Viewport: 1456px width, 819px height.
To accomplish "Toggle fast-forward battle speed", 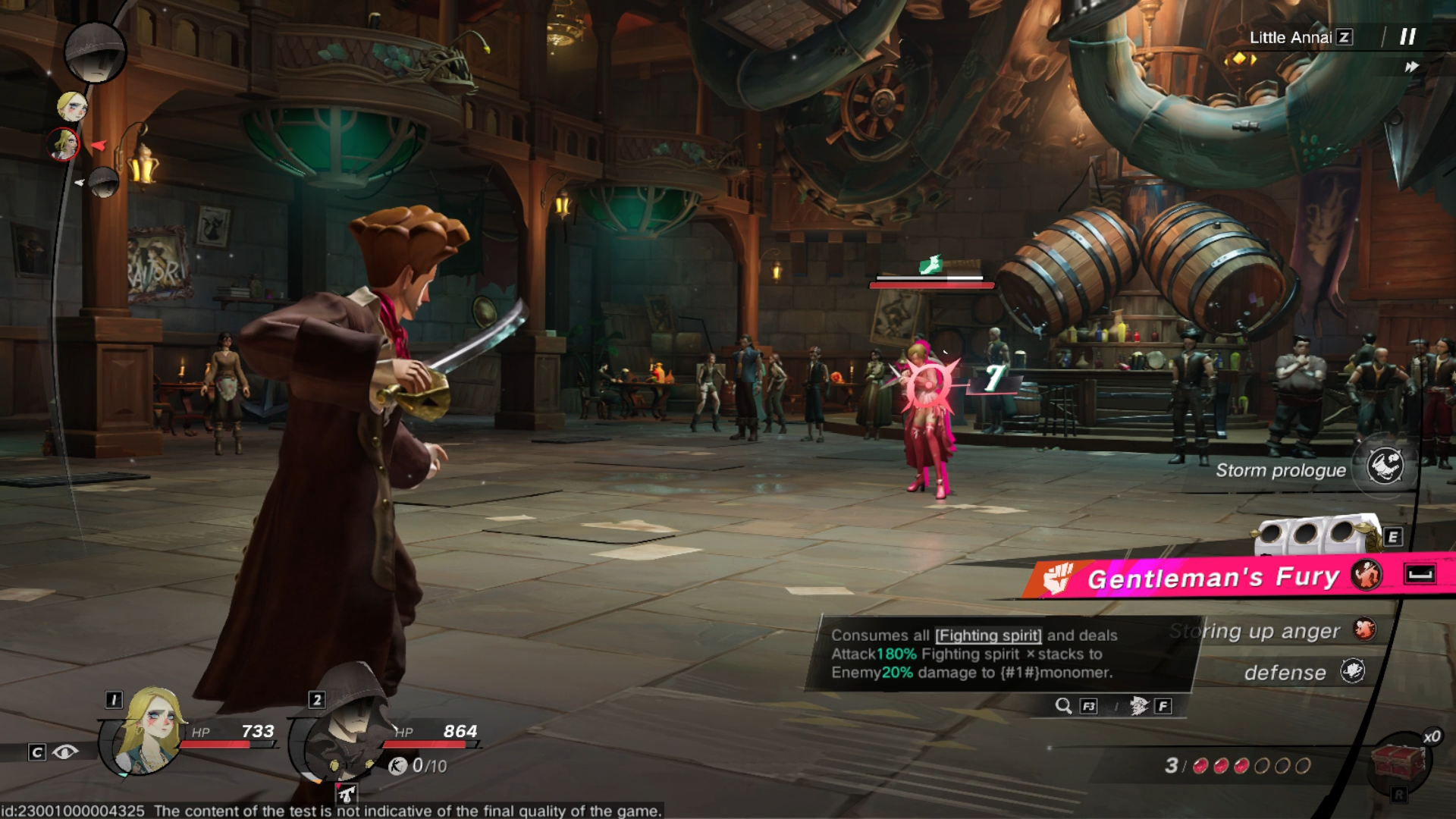I will click(x=1411, y=67).
